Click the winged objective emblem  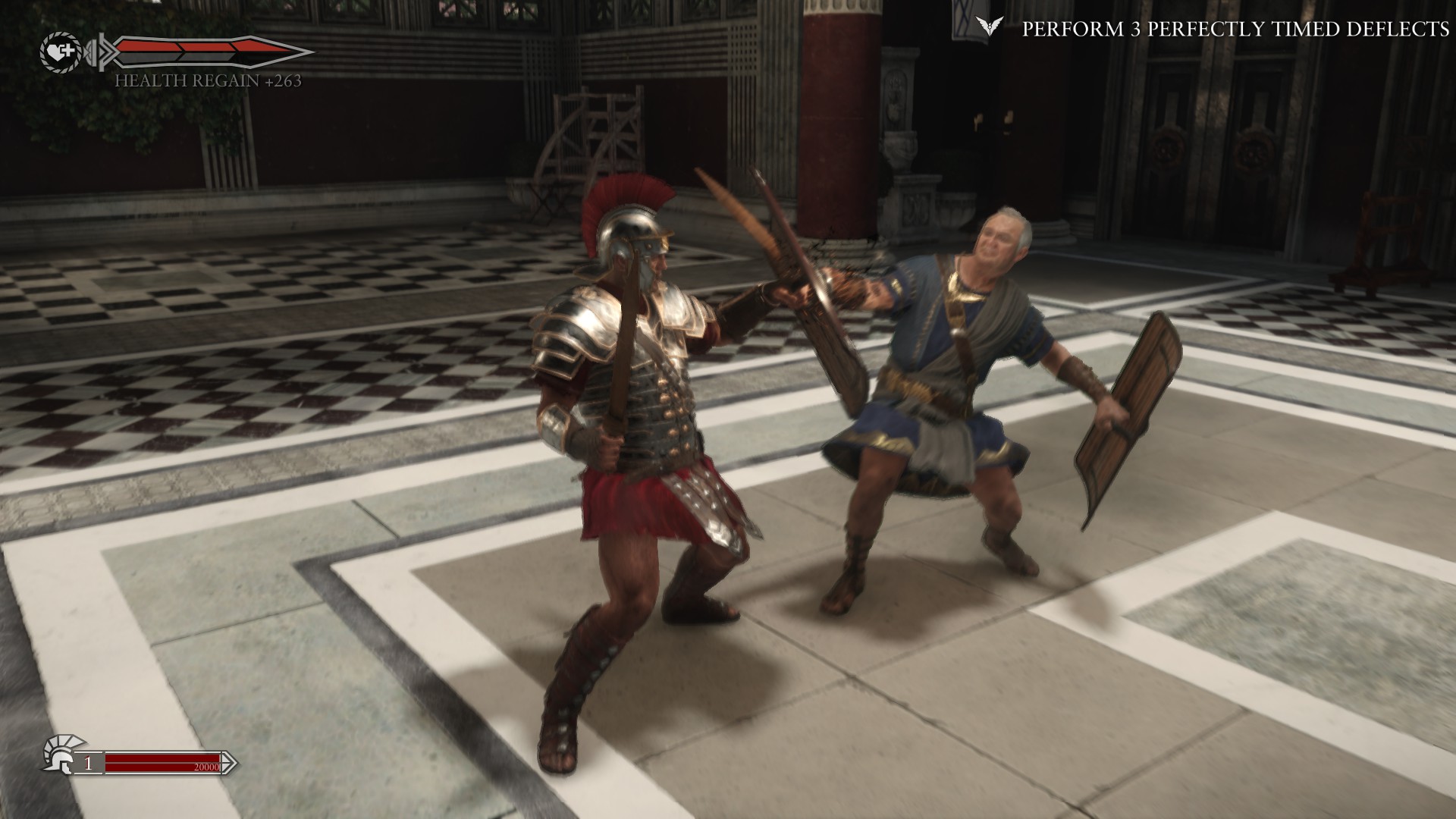click(x=986, y=28)
